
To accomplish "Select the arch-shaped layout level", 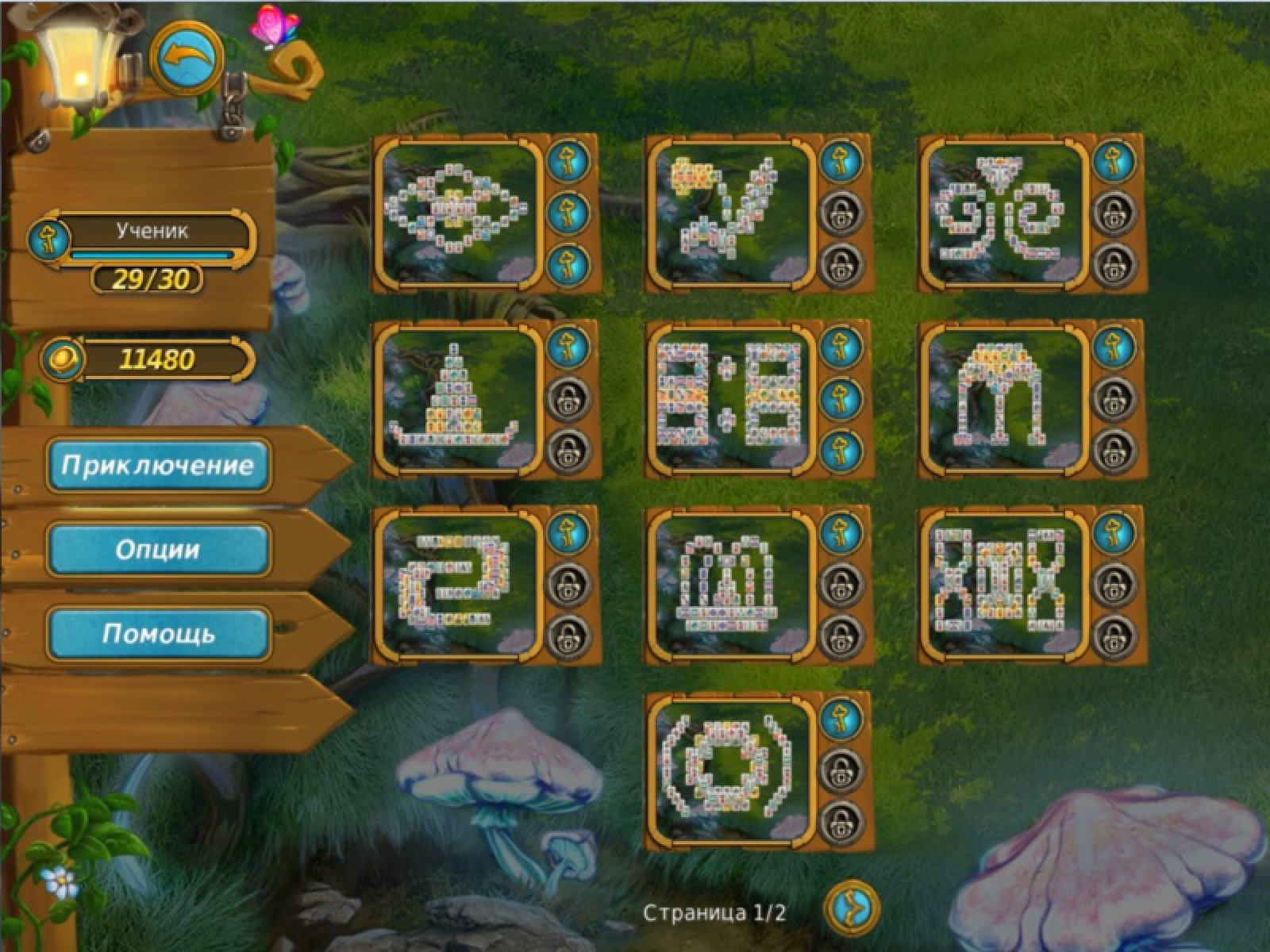I will (x=1005, y=398).
